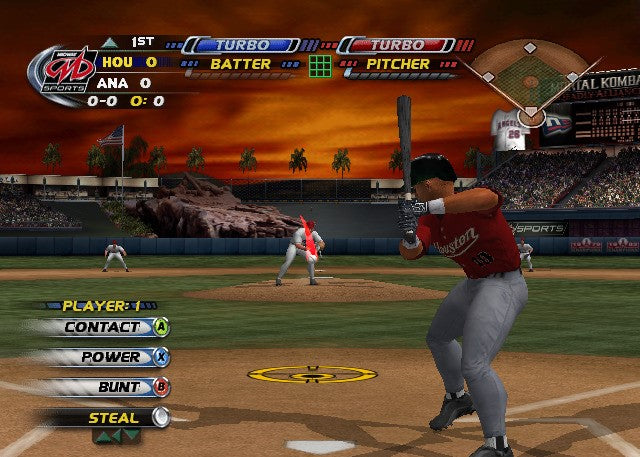Click the baseball diamond base-runner minimap
This screenshot has height=457, width=640.
530,78
